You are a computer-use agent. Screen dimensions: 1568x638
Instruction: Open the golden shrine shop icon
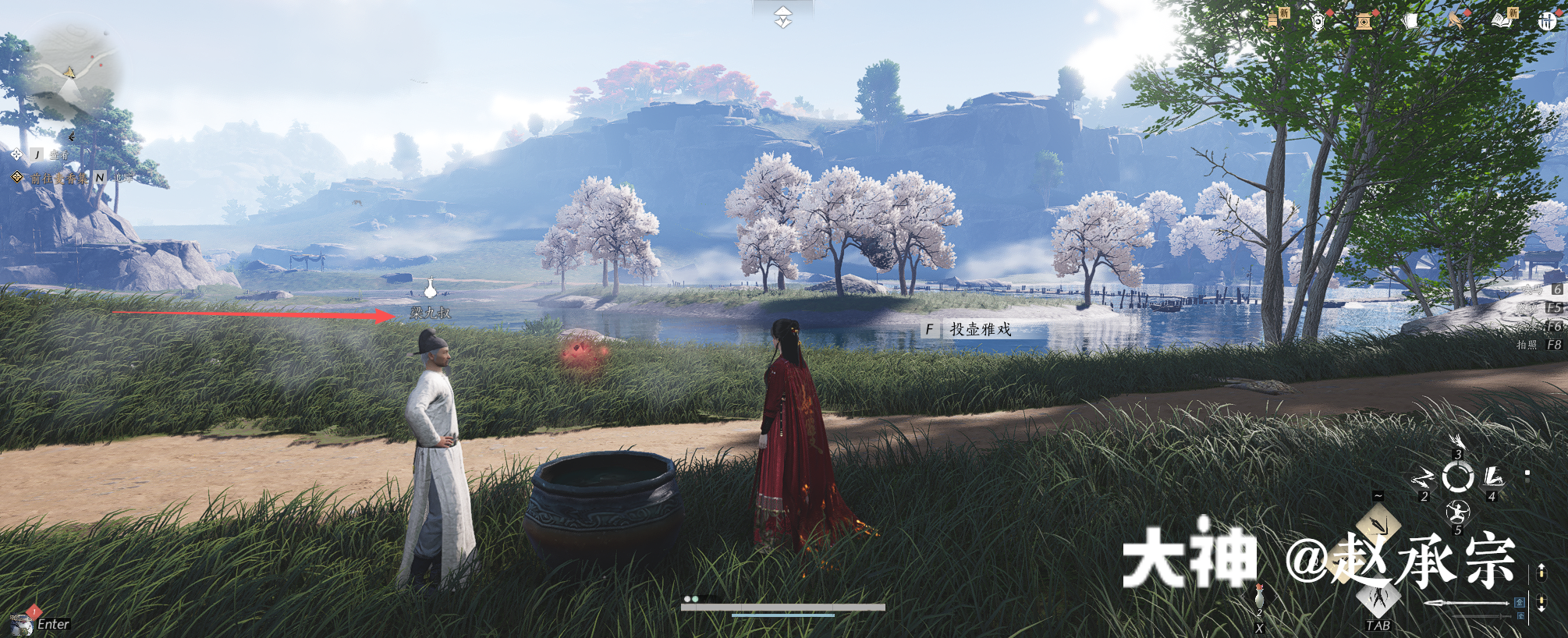coord(1364,21)
